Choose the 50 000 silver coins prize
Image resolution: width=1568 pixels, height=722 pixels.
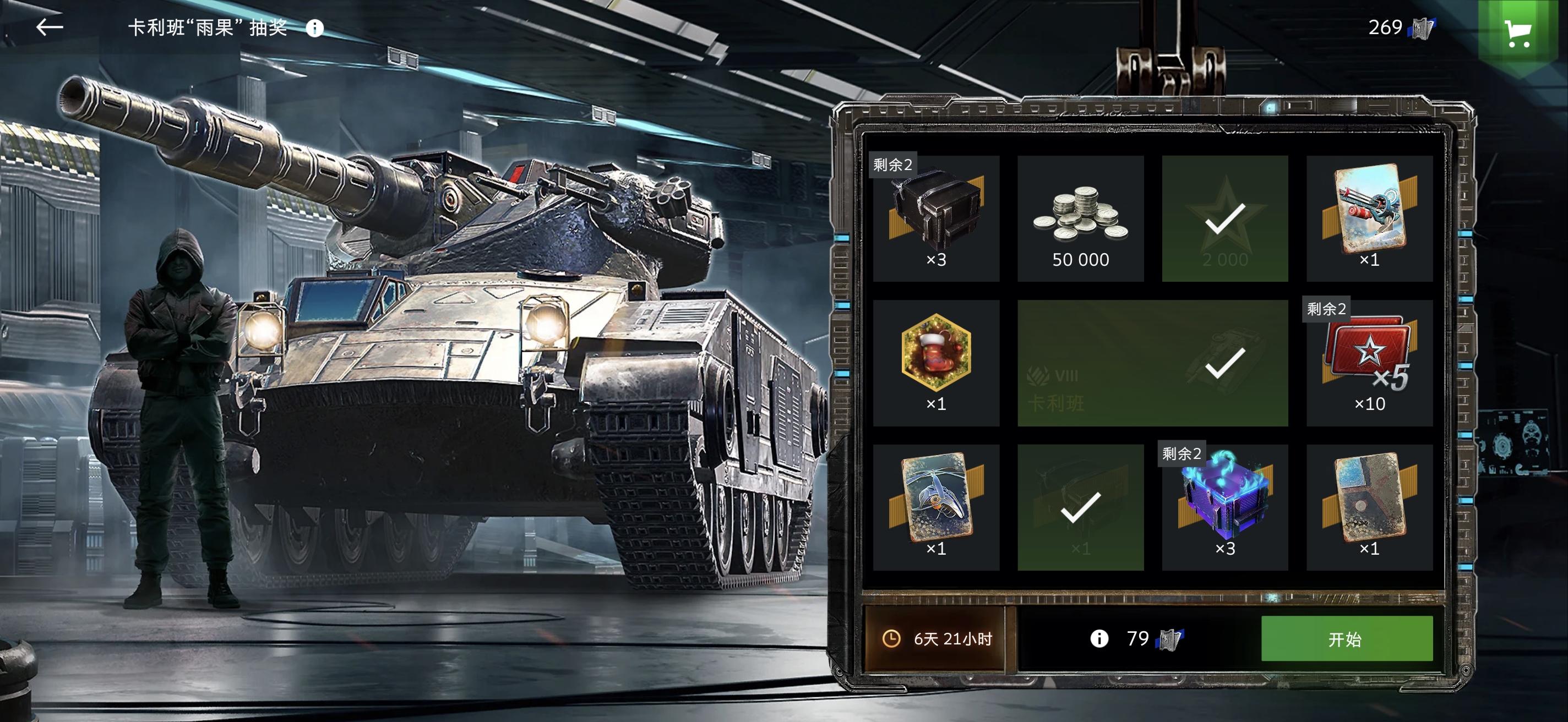[x=1080, y=218]
